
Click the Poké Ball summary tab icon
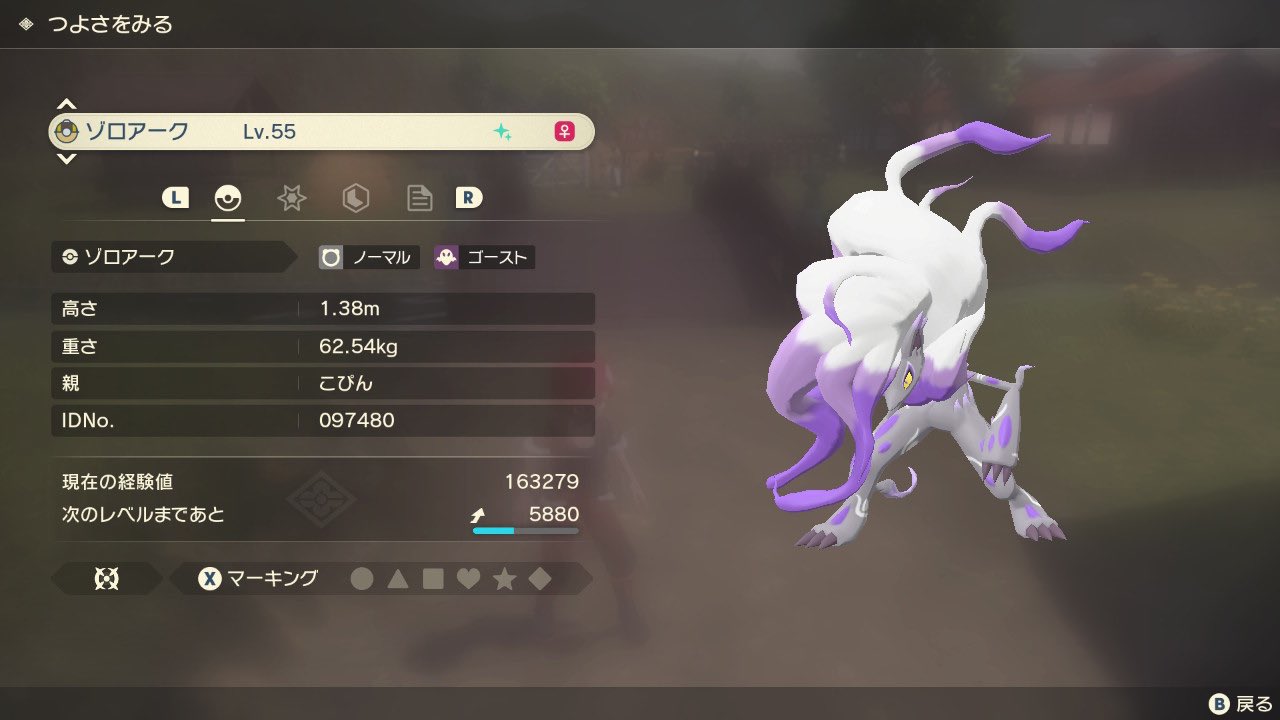(227, 198)
